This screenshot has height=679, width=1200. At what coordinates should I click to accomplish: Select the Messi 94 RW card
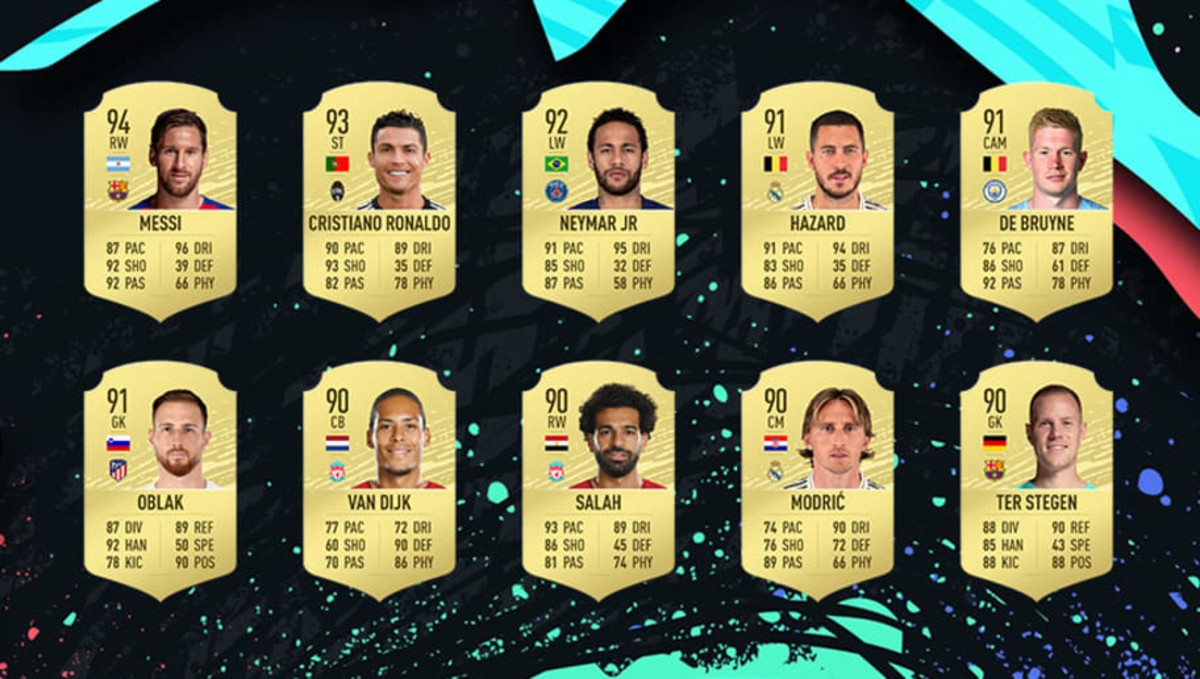(x=160, y=200)
